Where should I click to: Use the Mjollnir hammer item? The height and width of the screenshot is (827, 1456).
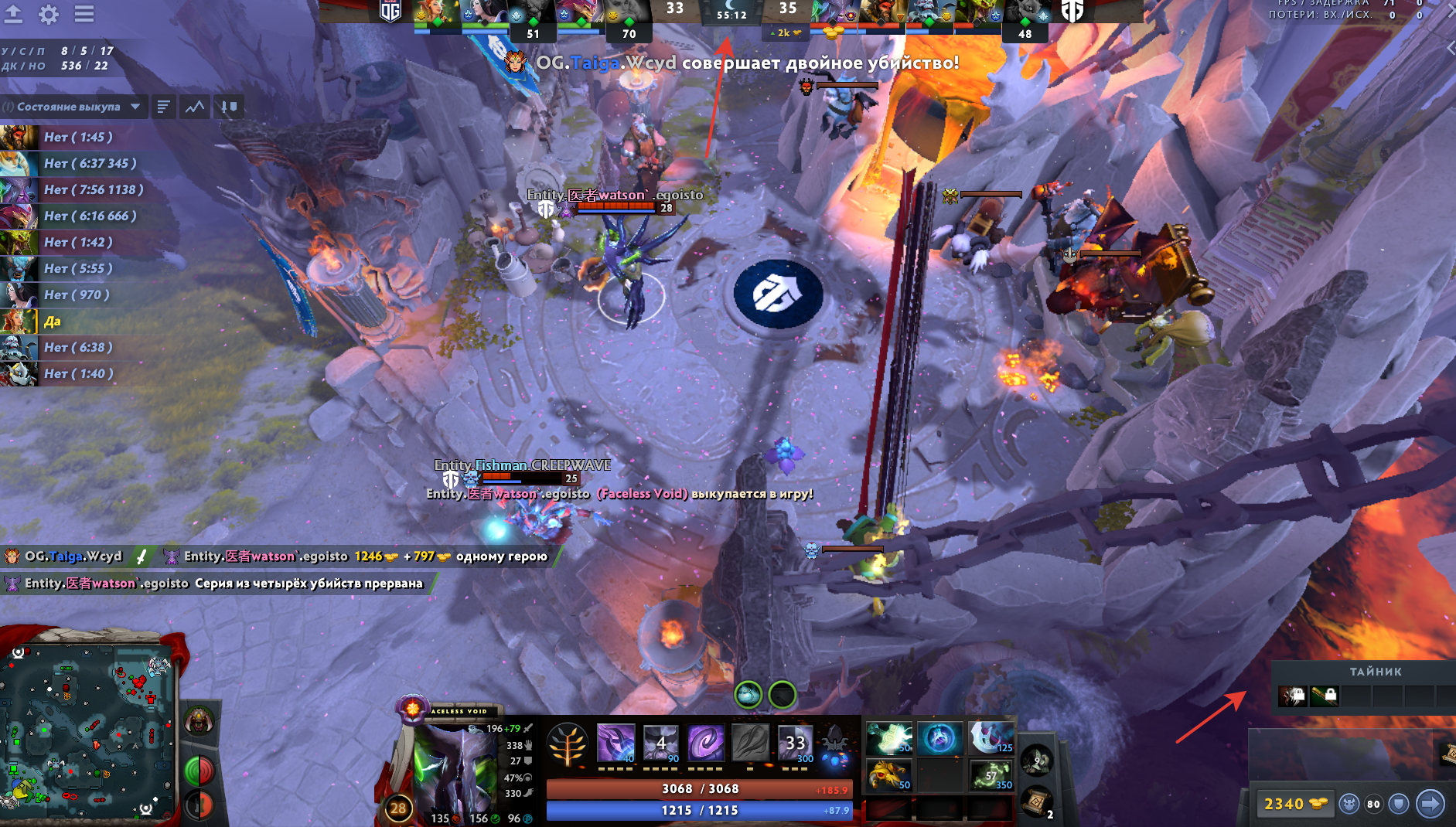(x=889, y=738)
